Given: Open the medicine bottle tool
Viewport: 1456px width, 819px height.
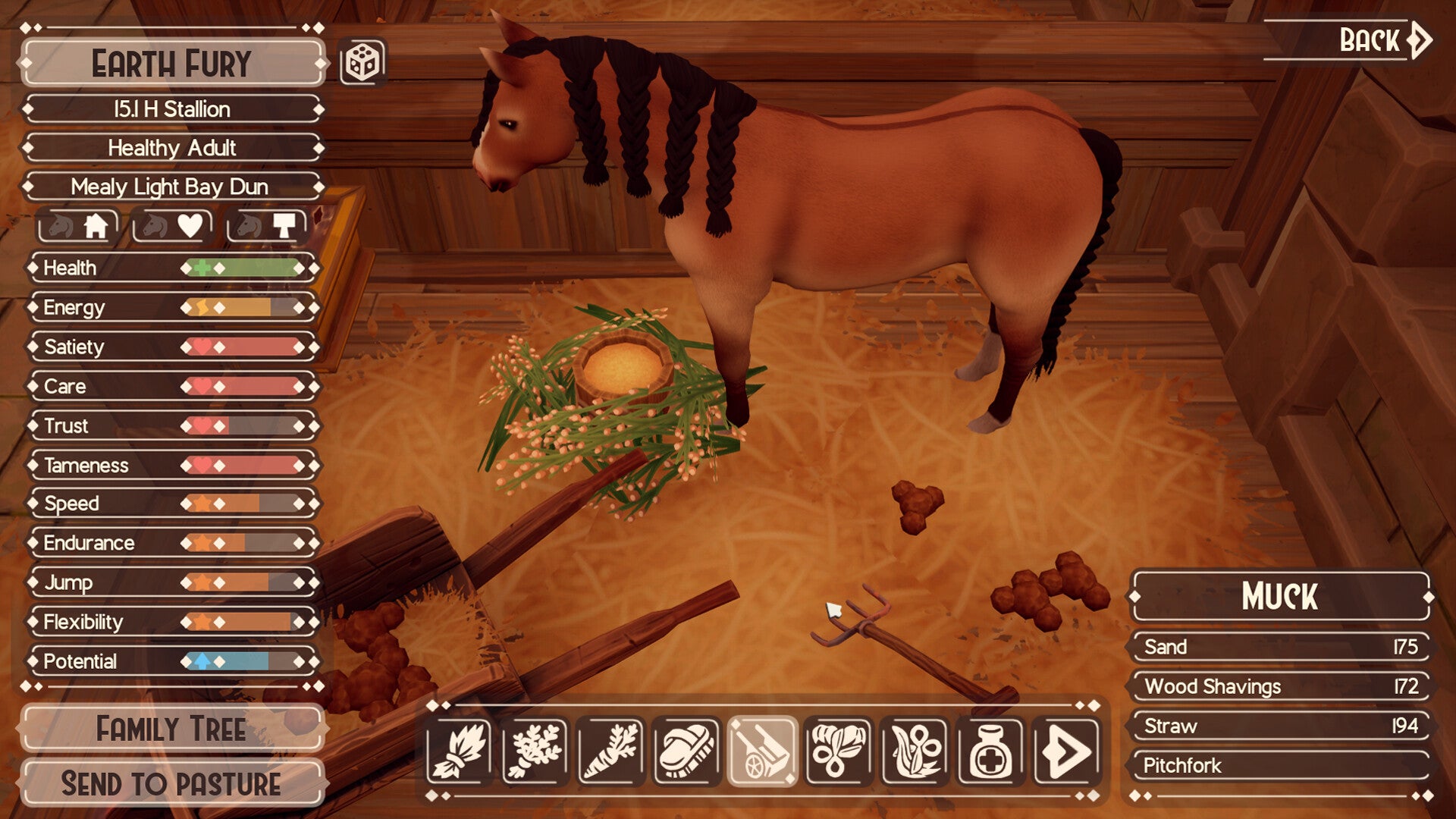Looking at the screenshot, I should pos(990,751).
